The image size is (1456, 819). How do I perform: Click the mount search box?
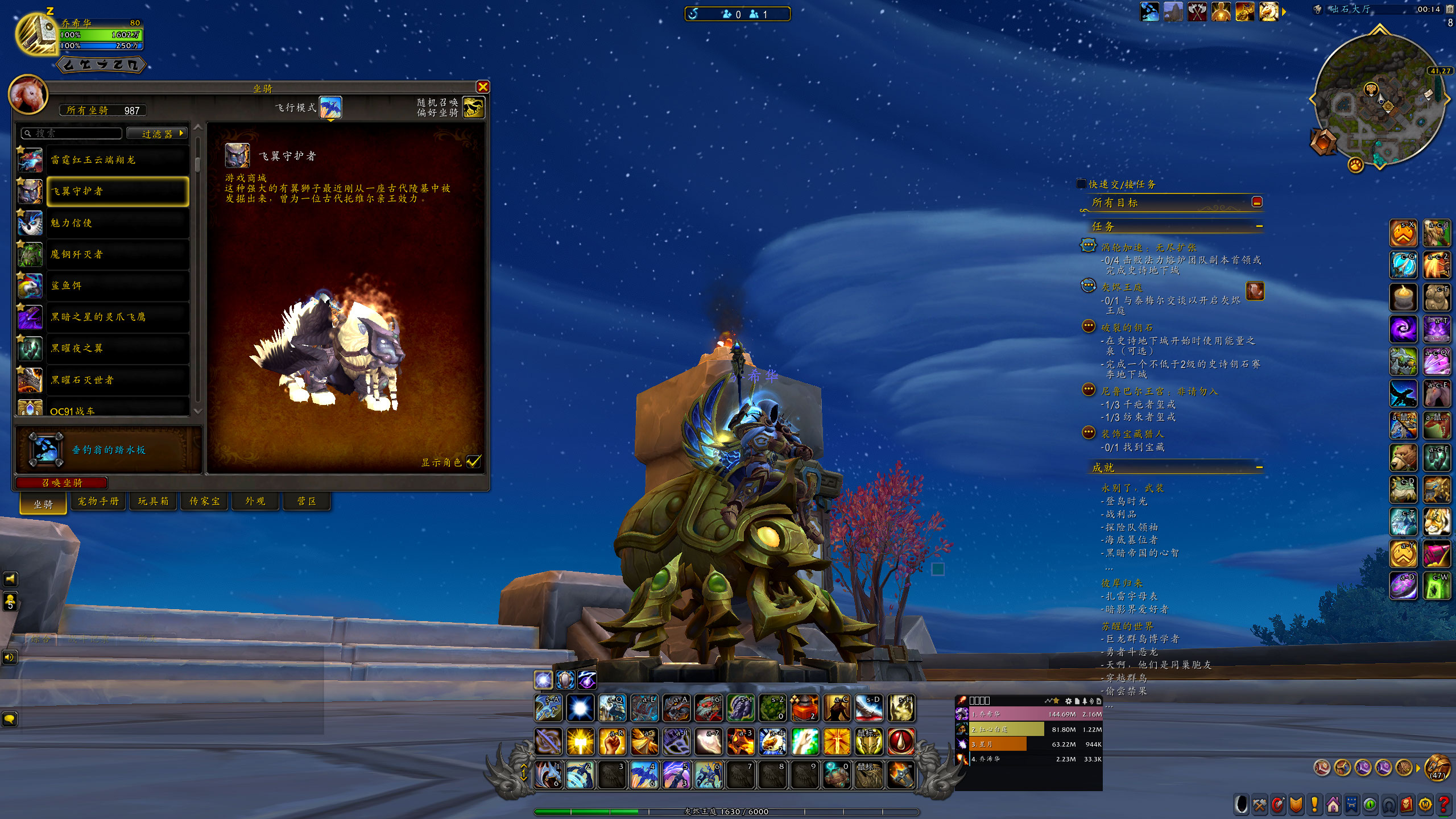click(x=73, y=134)
